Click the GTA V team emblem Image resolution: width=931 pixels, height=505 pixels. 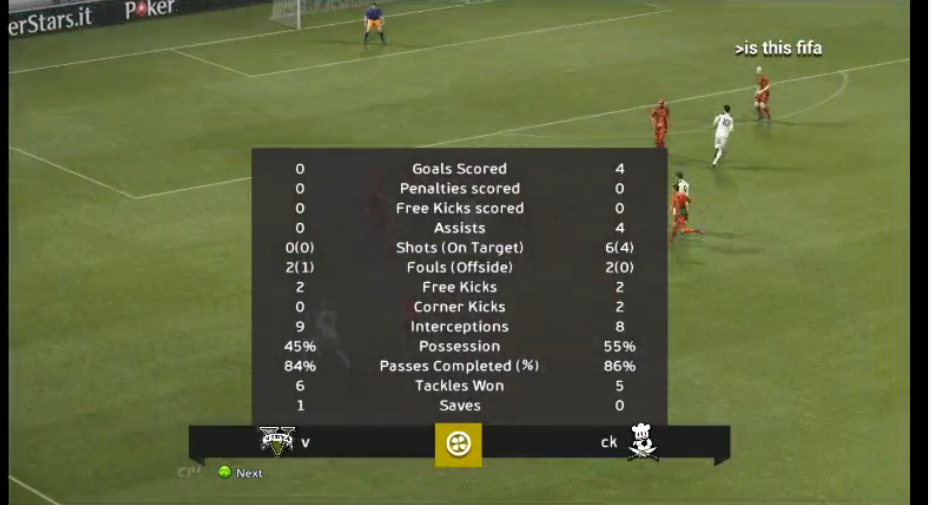click(277, 441)
